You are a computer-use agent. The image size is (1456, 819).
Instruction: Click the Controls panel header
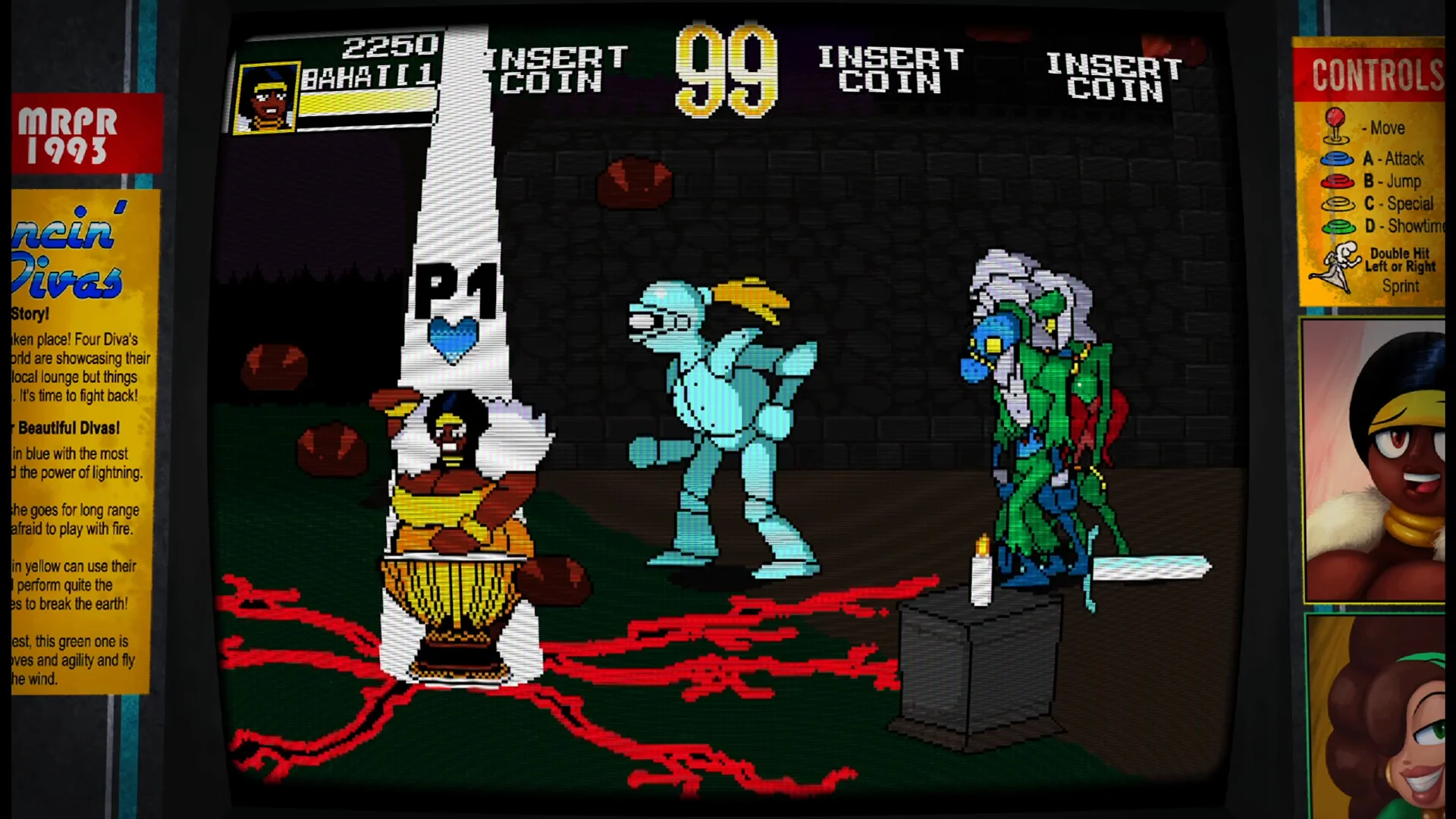coord(1373,74)
